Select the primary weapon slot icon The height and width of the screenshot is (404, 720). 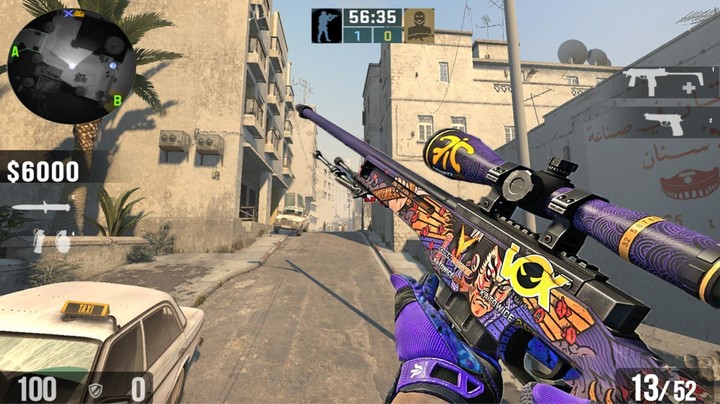tap(656, 84)
